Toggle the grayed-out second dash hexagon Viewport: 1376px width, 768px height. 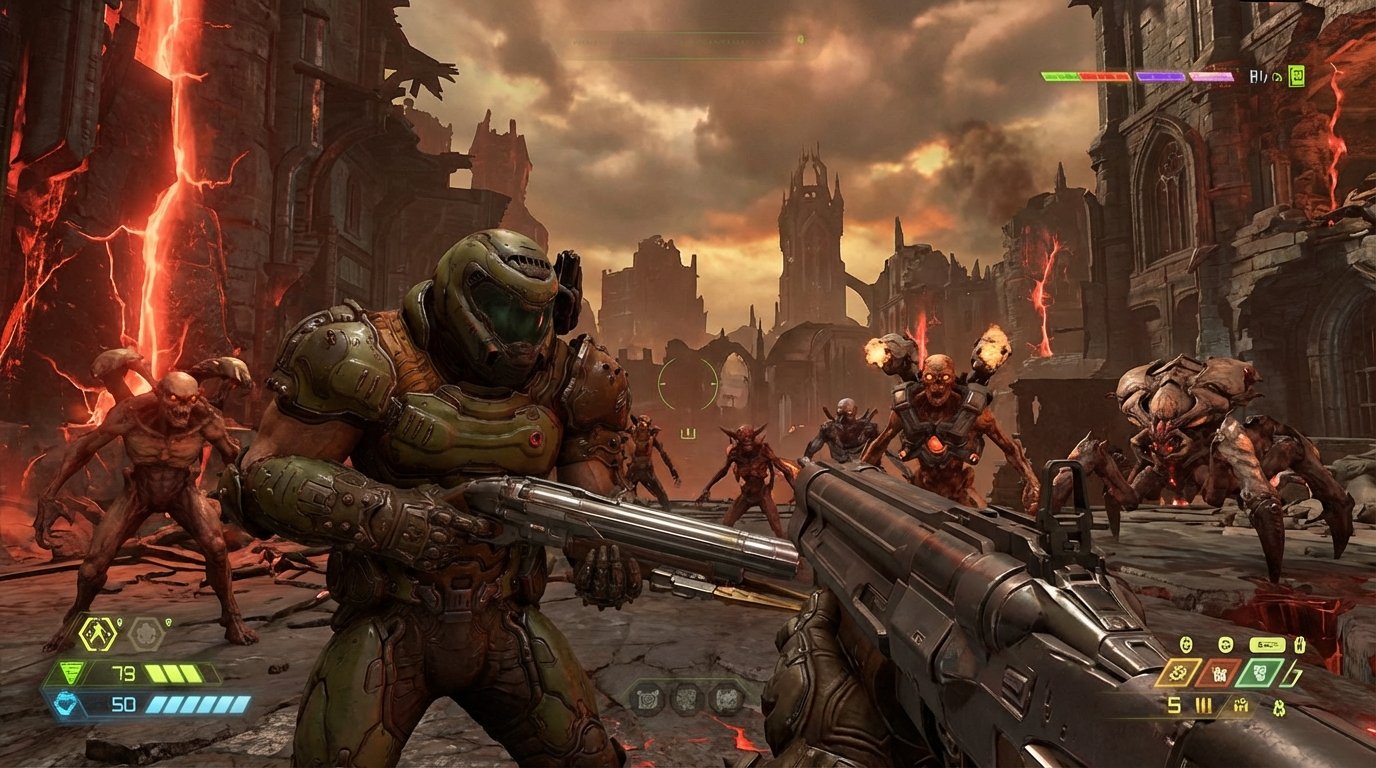[x=145, y=633]
